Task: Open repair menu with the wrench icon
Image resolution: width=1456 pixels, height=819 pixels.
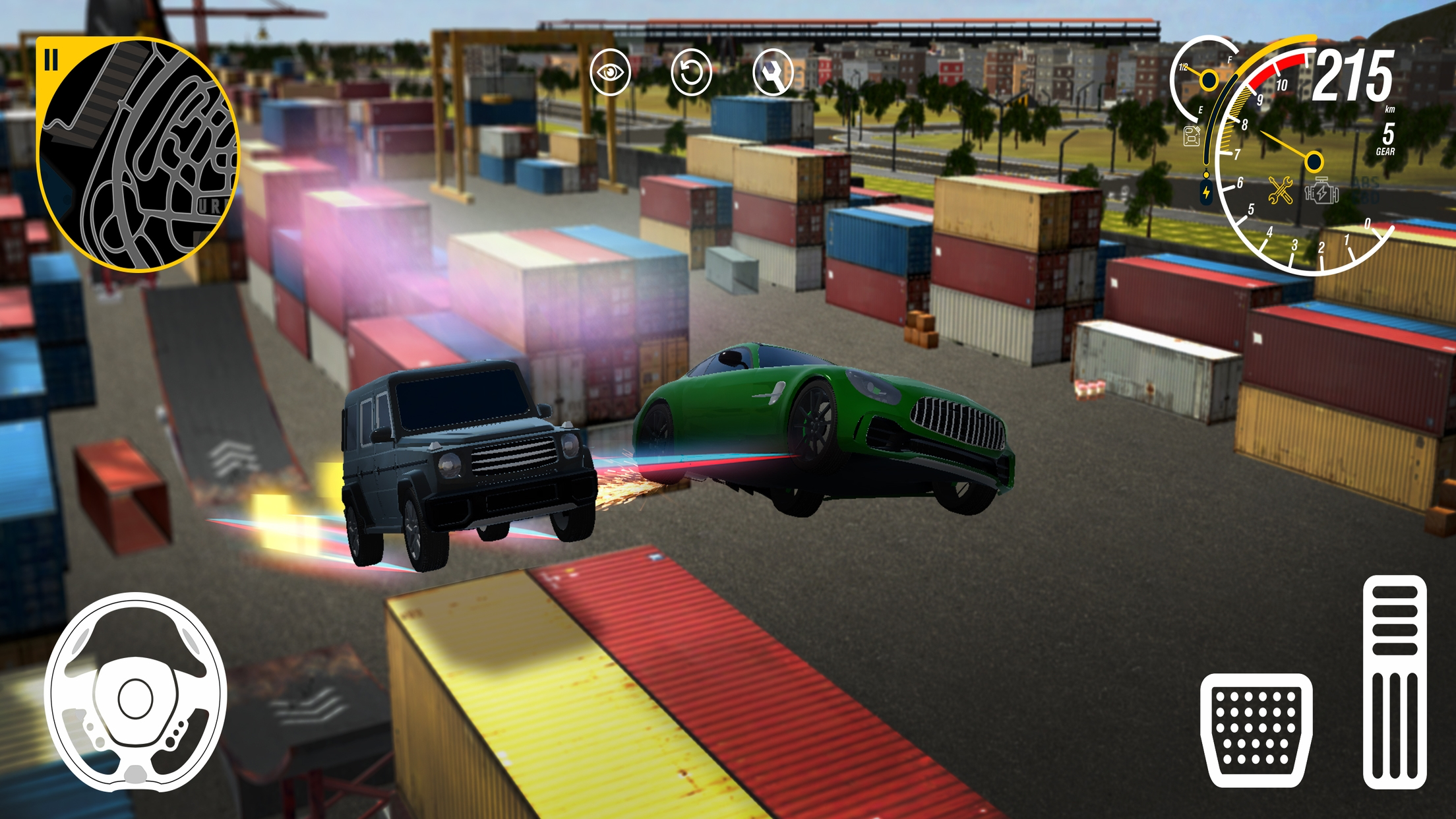Action: pyautogui.click(x=772, y=72)
